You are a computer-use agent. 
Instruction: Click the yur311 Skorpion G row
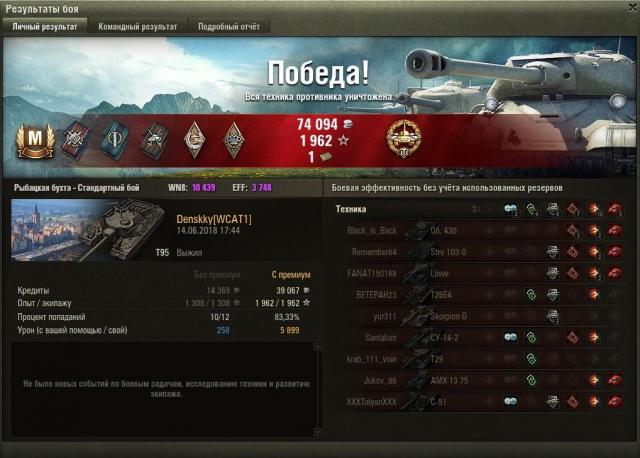pos(480,316)
